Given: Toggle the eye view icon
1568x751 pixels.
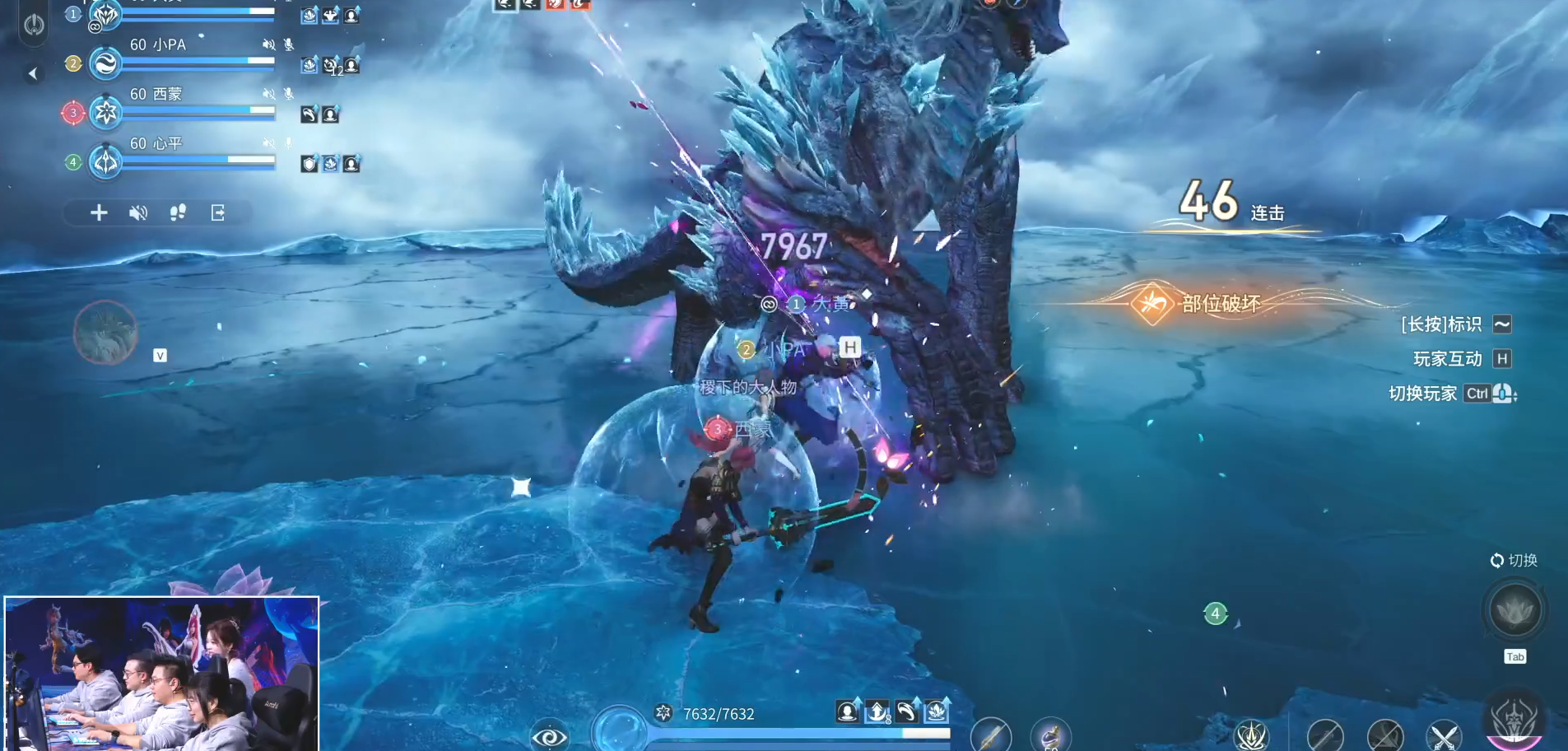Looking at the screenshot, I should (x=549, y=736).
